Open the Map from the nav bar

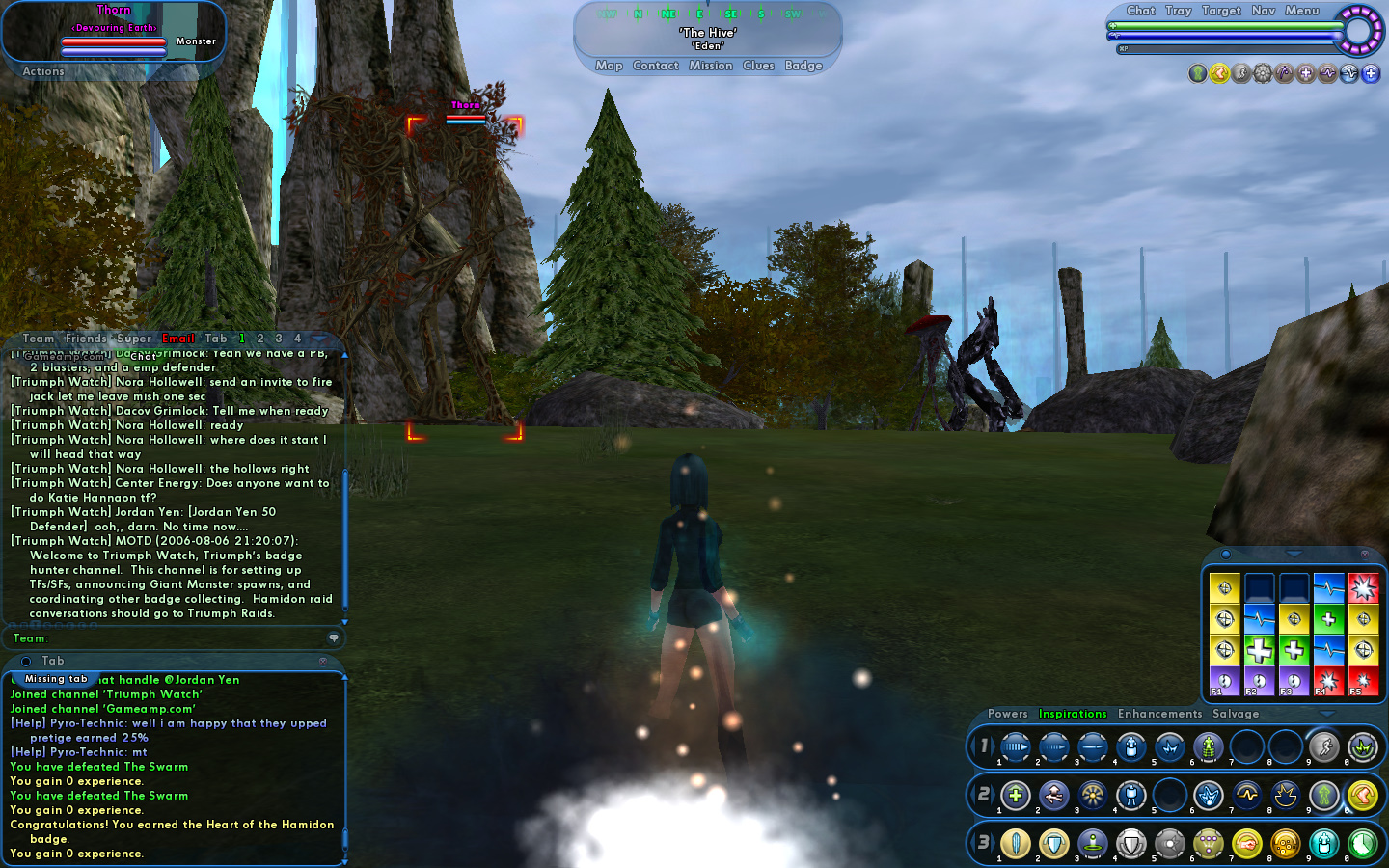tap(609, 66)
